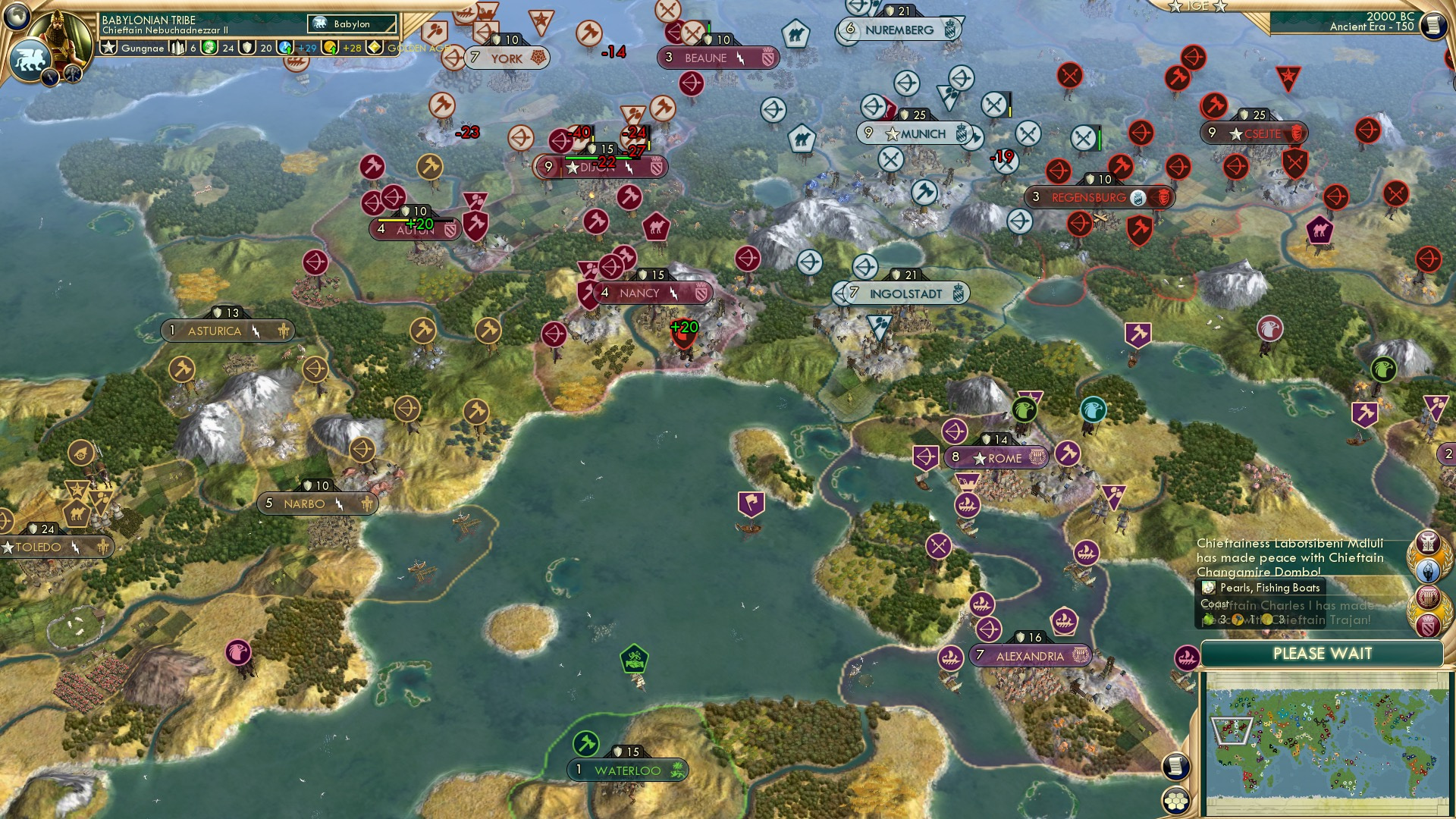Click the notification log scroll icon top right

coord(1432,25)
